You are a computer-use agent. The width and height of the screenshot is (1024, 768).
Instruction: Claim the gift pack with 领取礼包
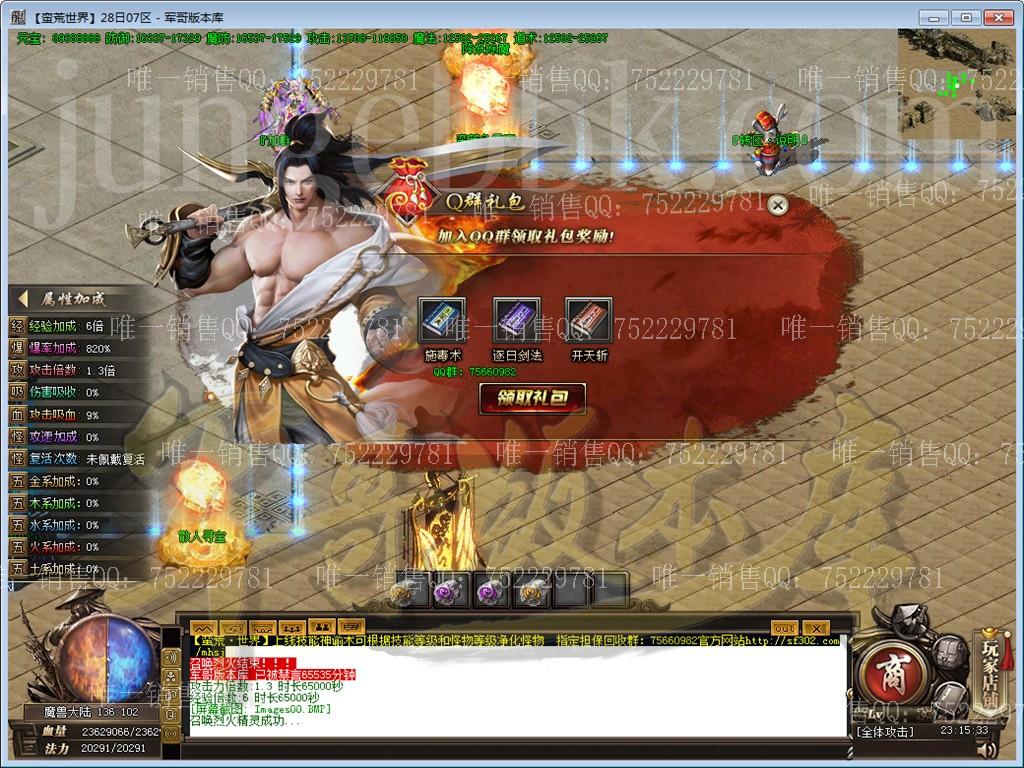(x=532, y=398)
